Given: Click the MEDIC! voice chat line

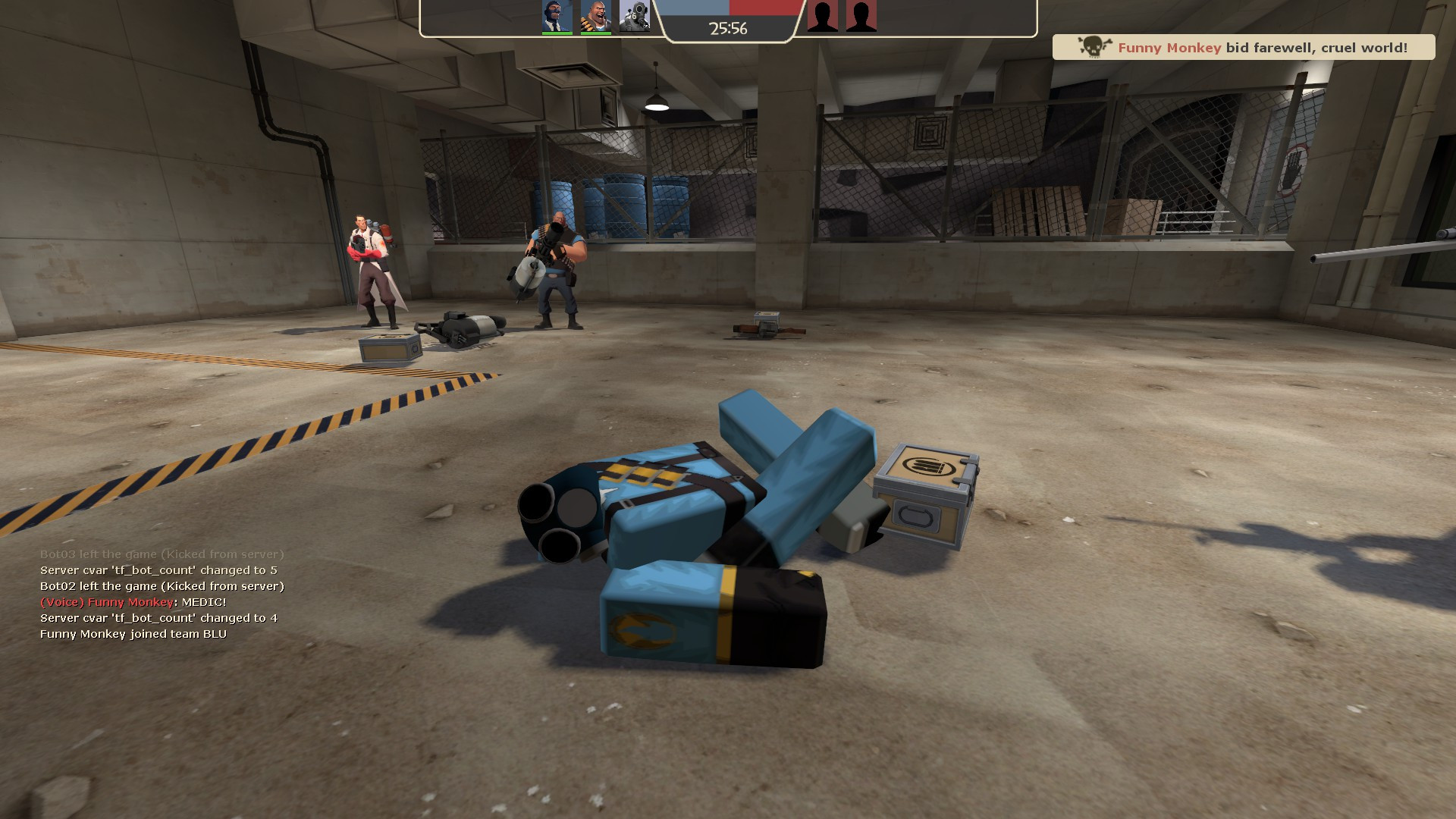Looking at the screenshot, I should pos(133,601).
